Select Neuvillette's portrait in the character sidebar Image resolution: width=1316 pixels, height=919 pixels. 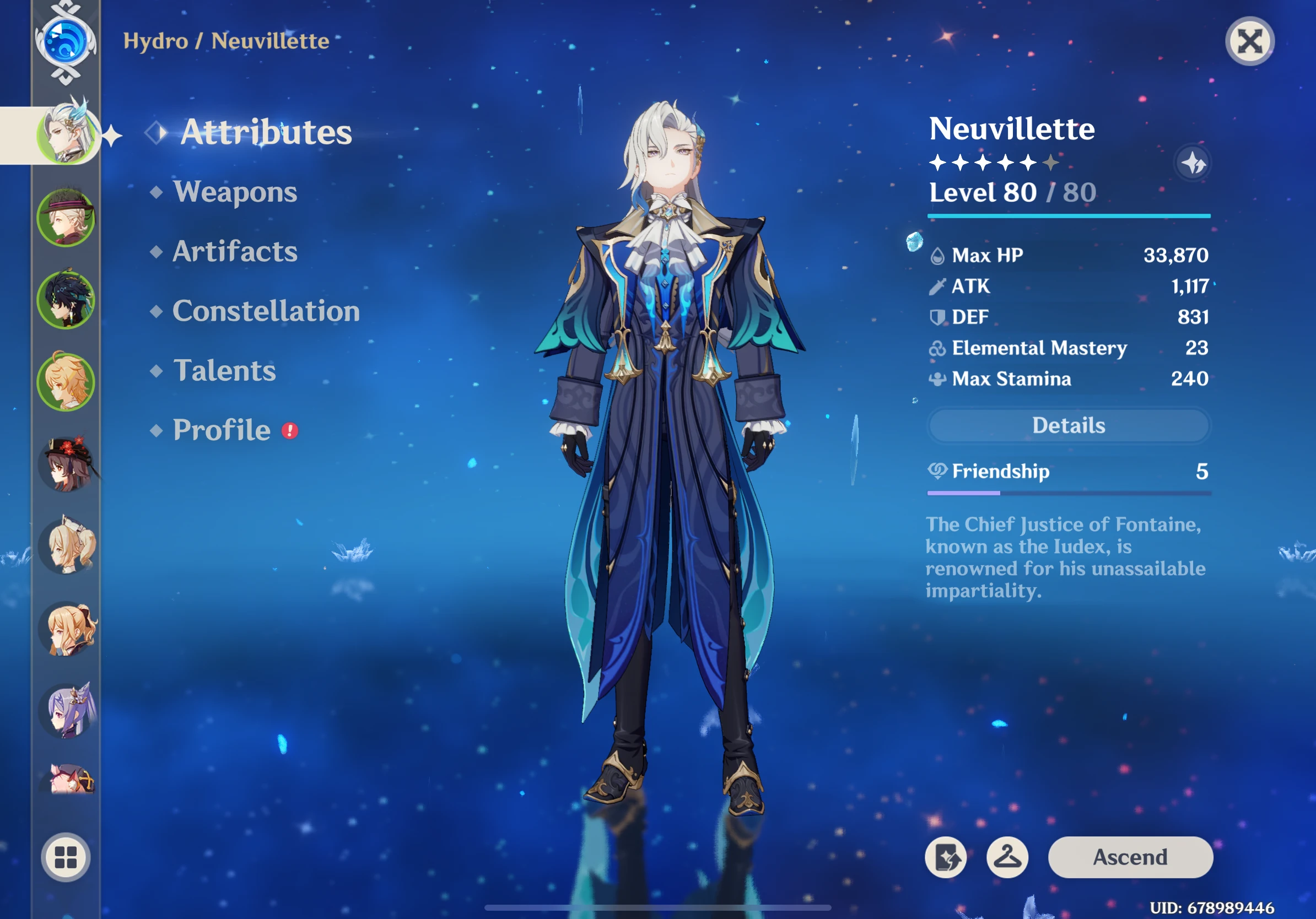click(x=66, y=133)
